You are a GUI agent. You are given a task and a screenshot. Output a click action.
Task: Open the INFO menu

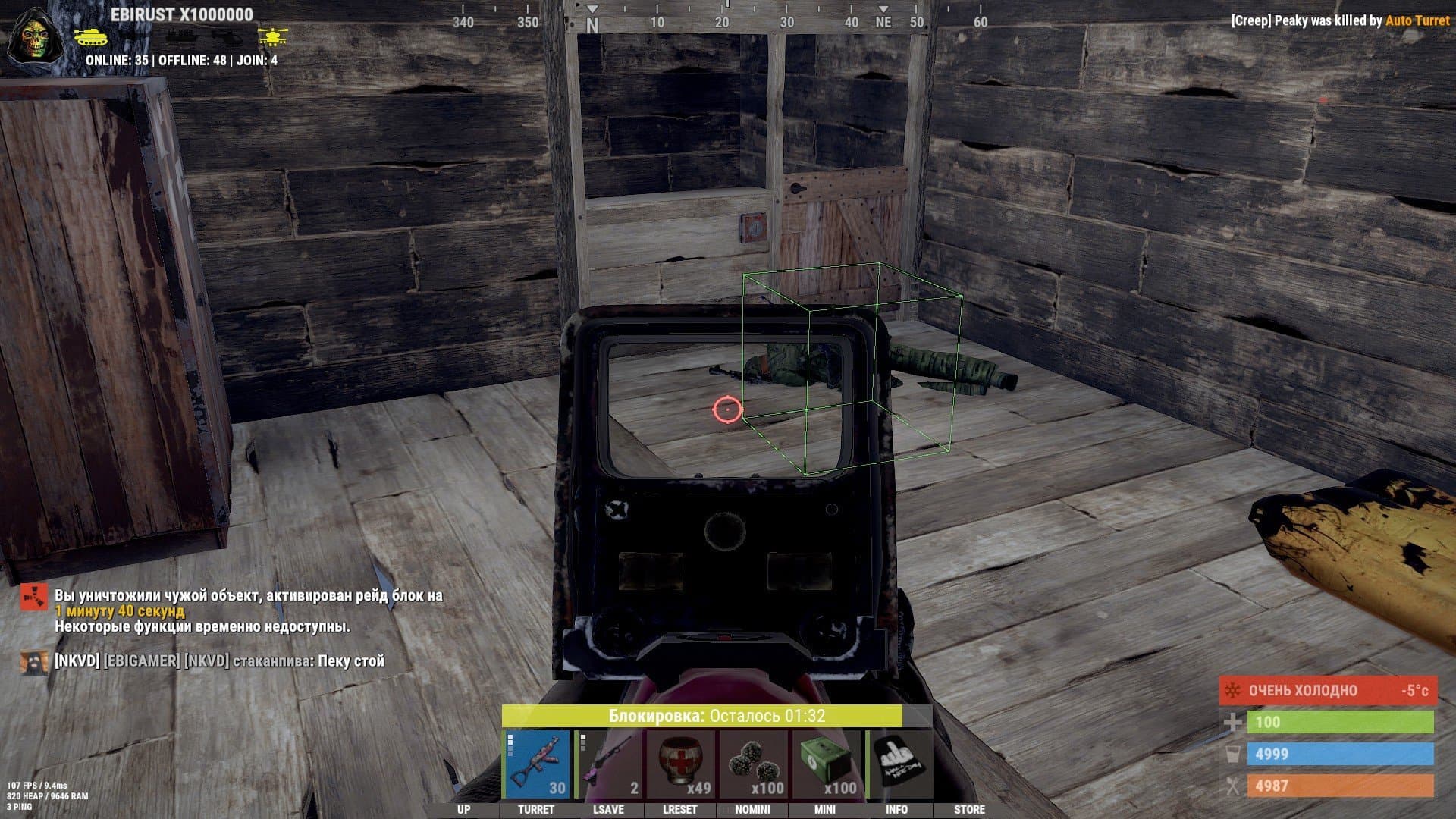896,809
